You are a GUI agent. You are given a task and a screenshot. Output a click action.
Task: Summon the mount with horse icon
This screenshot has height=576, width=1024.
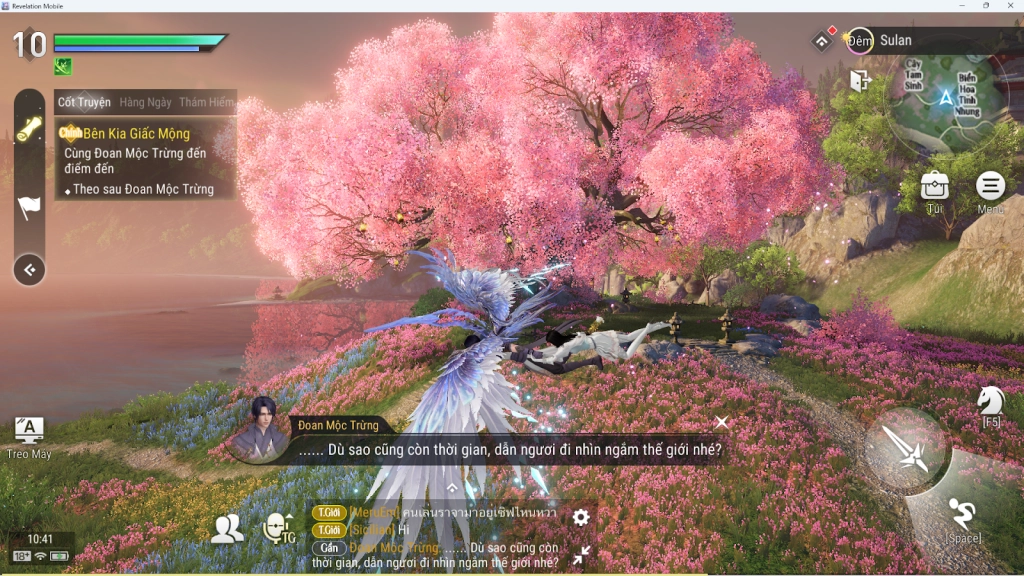(990, 402)
